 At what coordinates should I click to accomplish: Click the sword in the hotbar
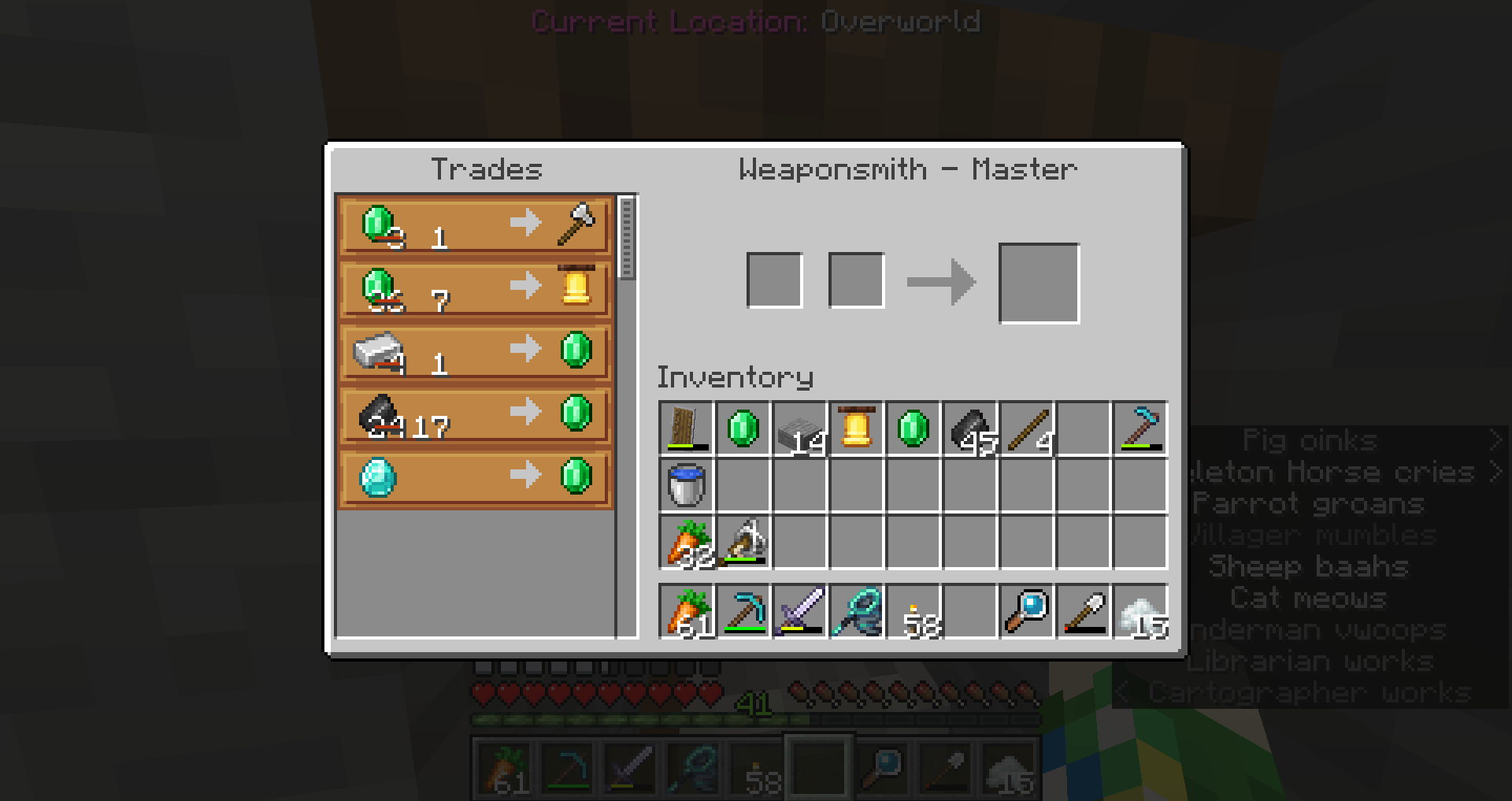click(800, 612)
